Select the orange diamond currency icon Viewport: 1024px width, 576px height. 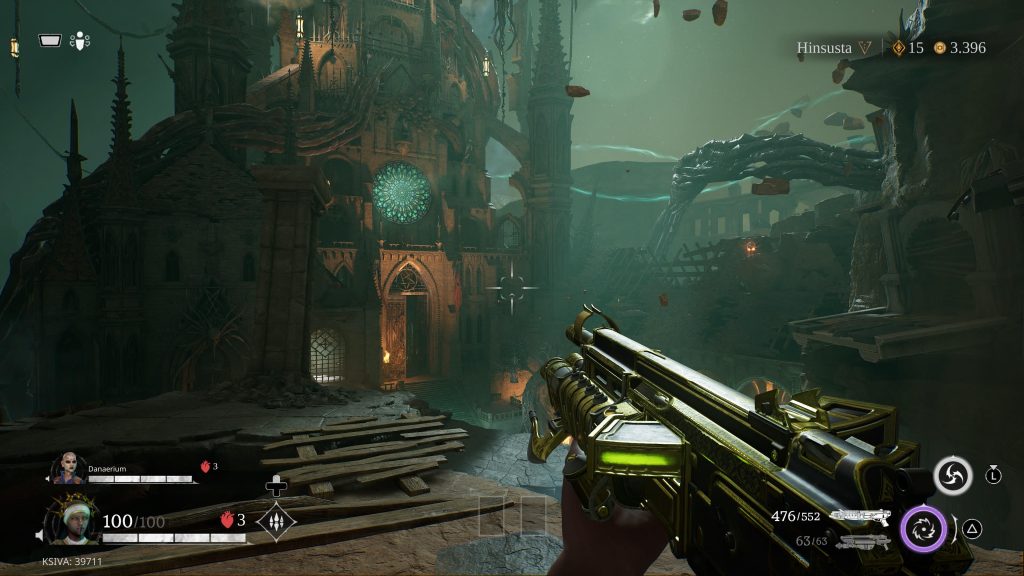point(898,48)
